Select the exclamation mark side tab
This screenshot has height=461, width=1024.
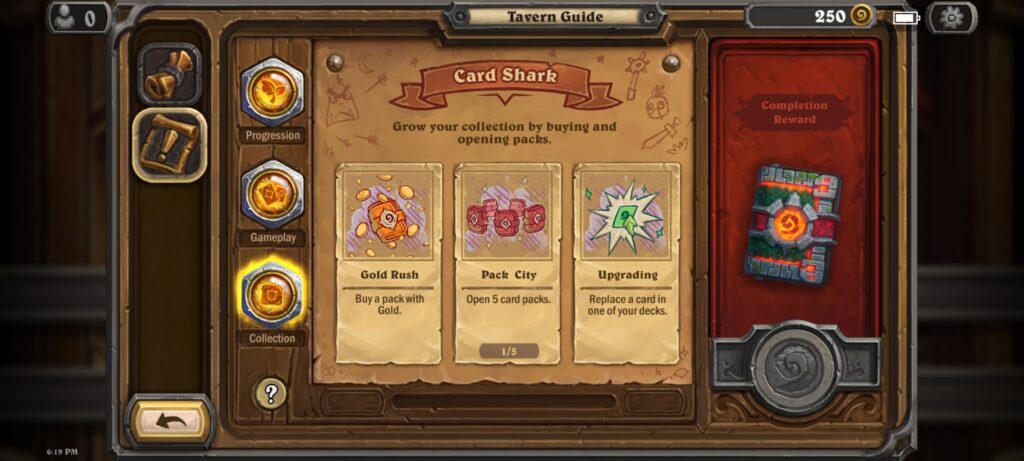click(170, 146)
